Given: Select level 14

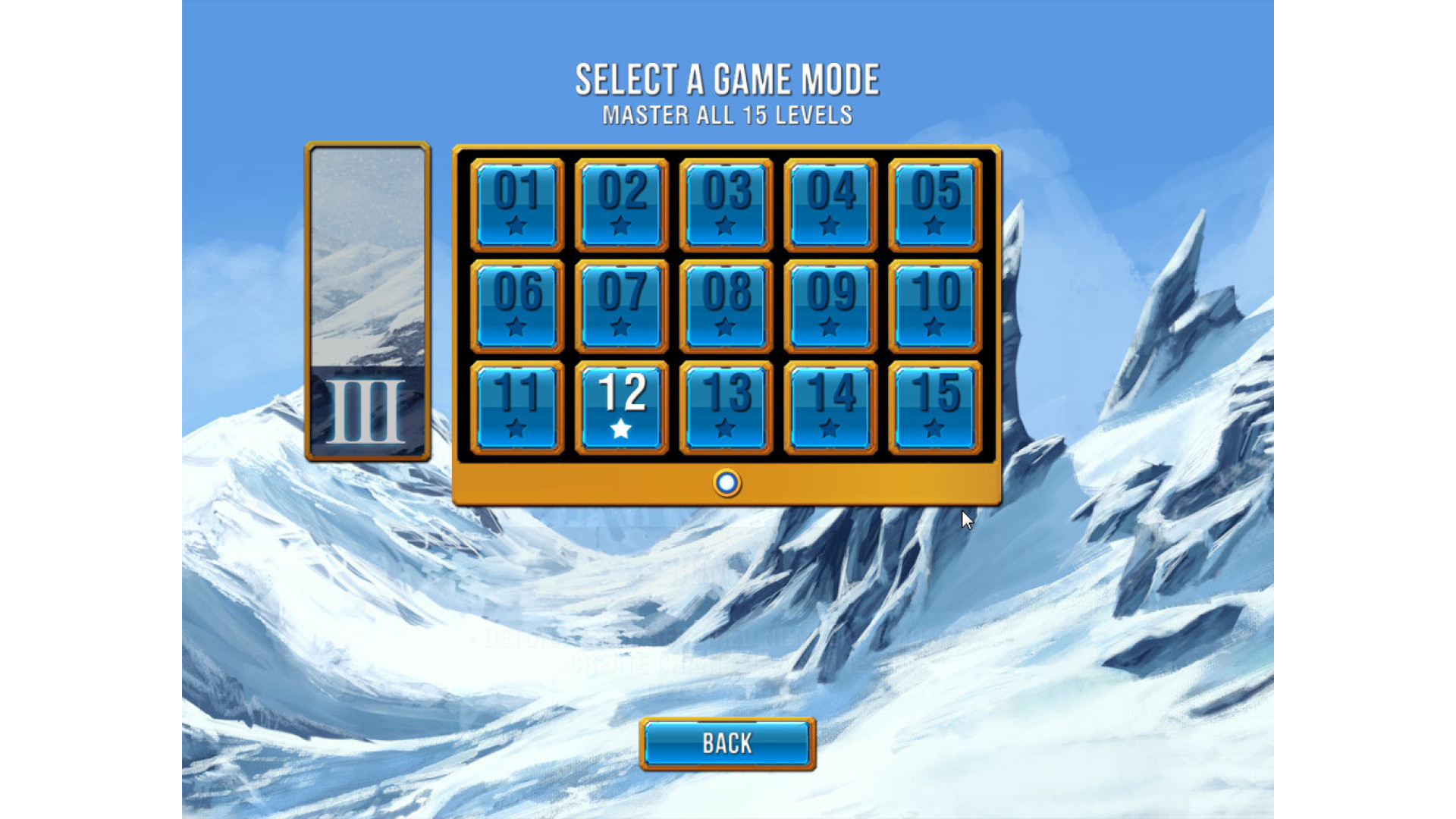Looking at the screenshot, I should [x=830, y=408].
